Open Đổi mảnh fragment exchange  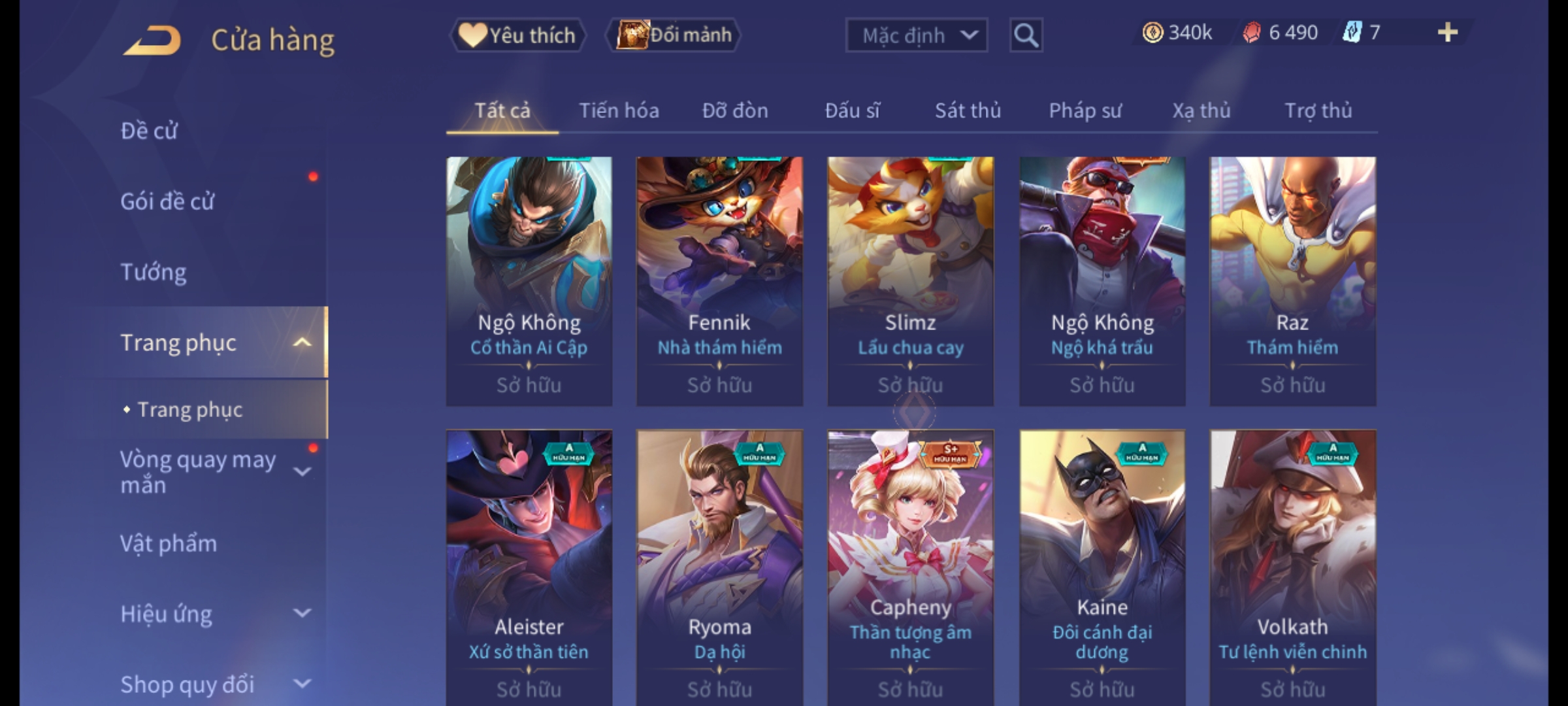[x=674, y=35]
